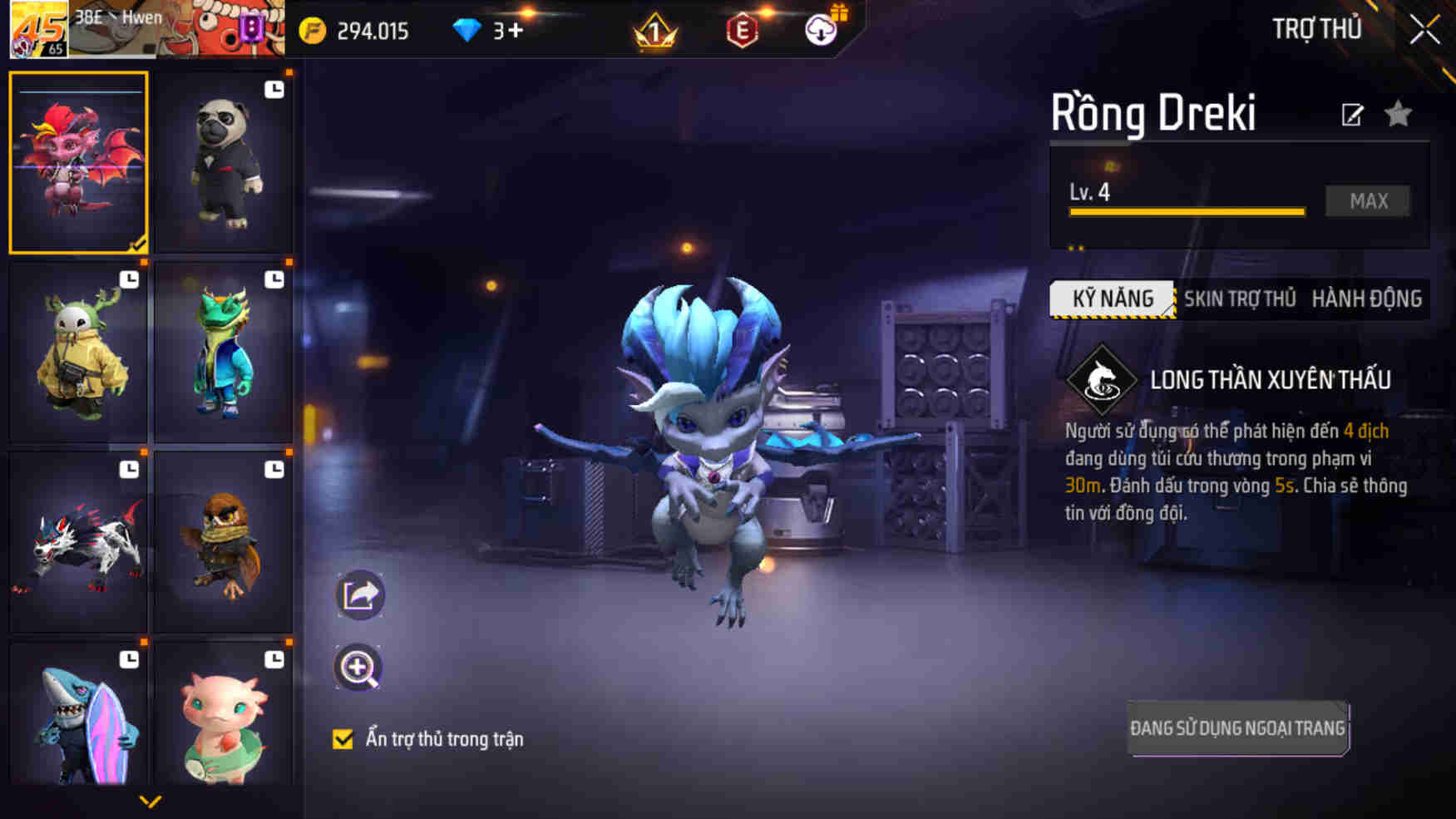This screenshot has width=1456, height=819.
Task: Edit the pet name Rồng Dreki
Action: click(1352, 115)
